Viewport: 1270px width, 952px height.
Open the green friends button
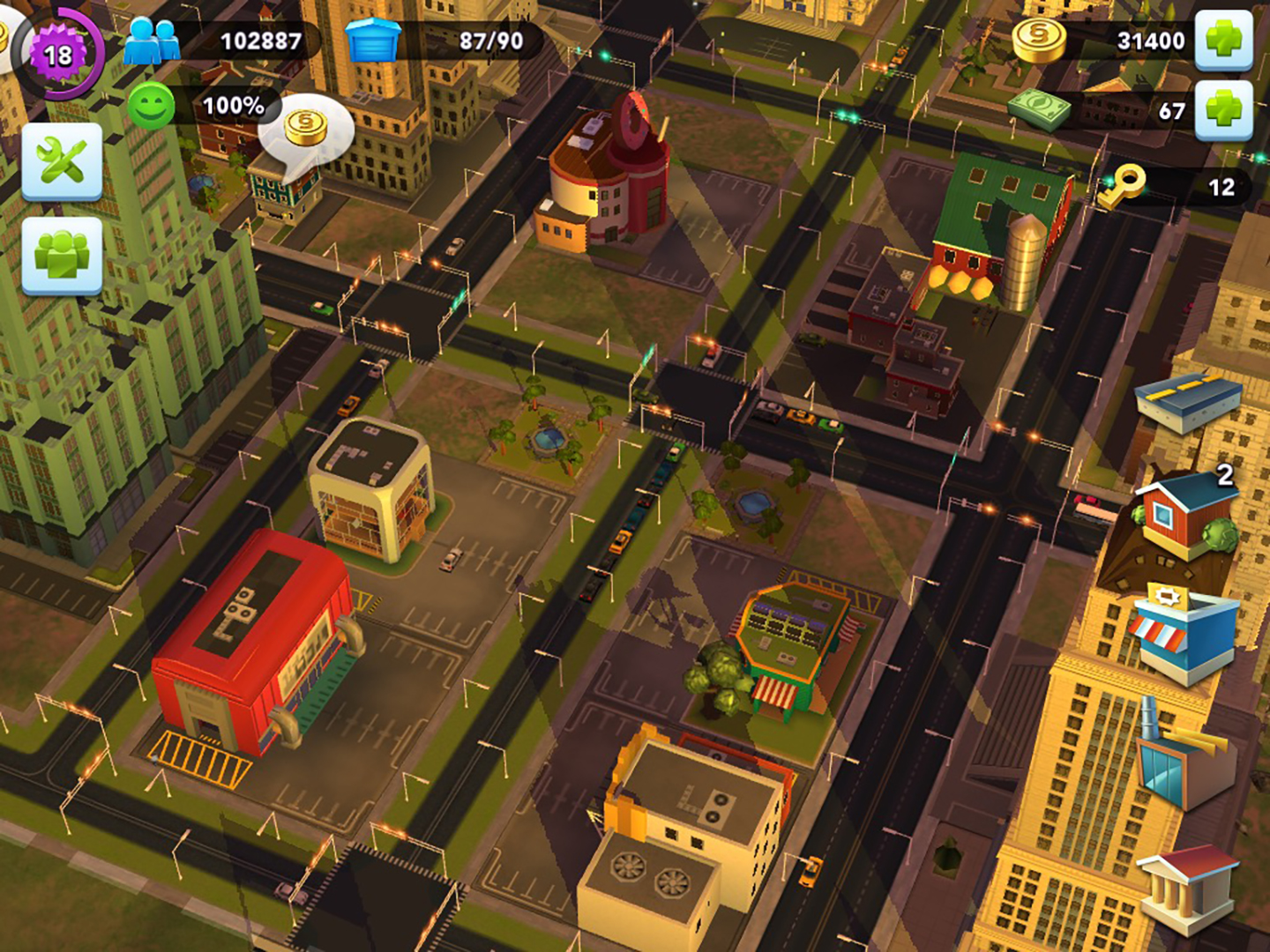click(62, 256)
